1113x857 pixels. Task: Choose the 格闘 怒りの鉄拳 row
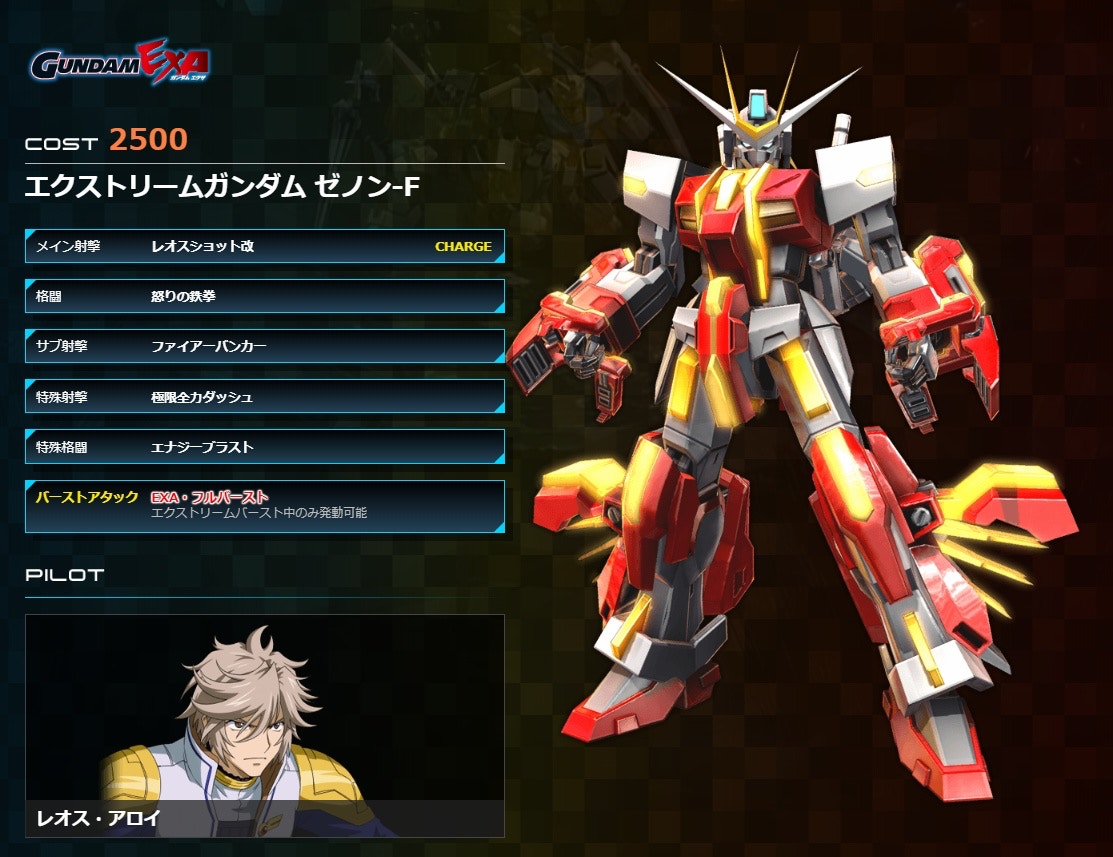(x=264, y=296)
